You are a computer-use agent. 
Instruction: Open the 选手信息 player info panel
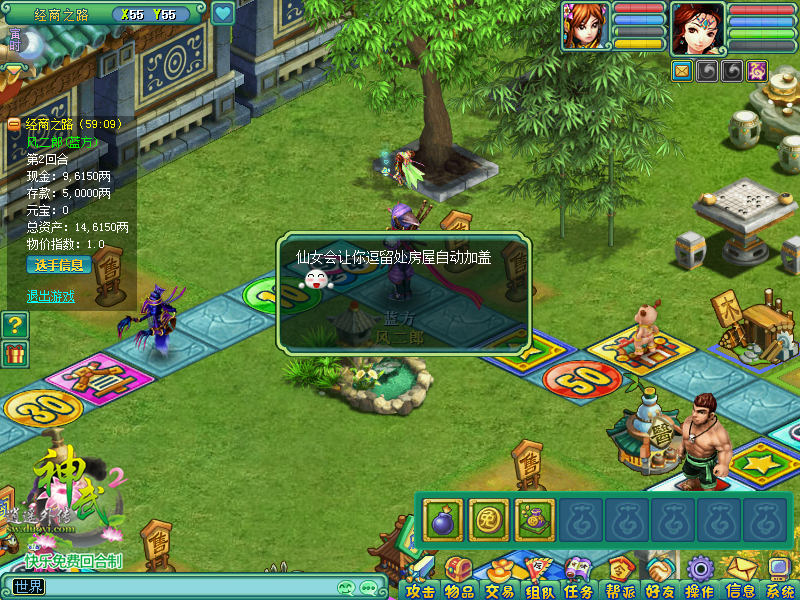pyautogui.click(x=60, y=265)
